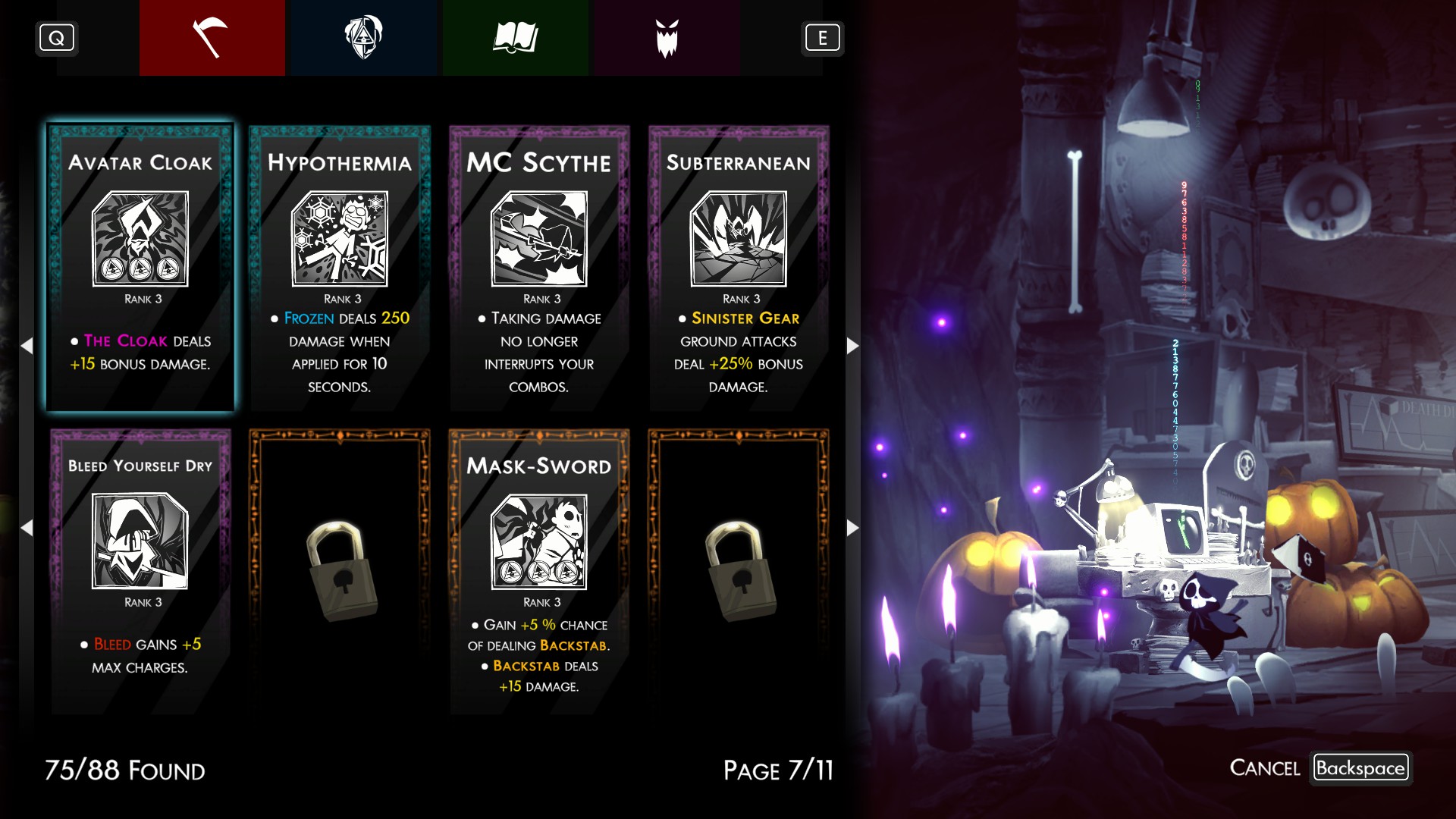Open the purple horned monster tab
This screenshot has width=1456, height=819.
(x=667, y=38)
